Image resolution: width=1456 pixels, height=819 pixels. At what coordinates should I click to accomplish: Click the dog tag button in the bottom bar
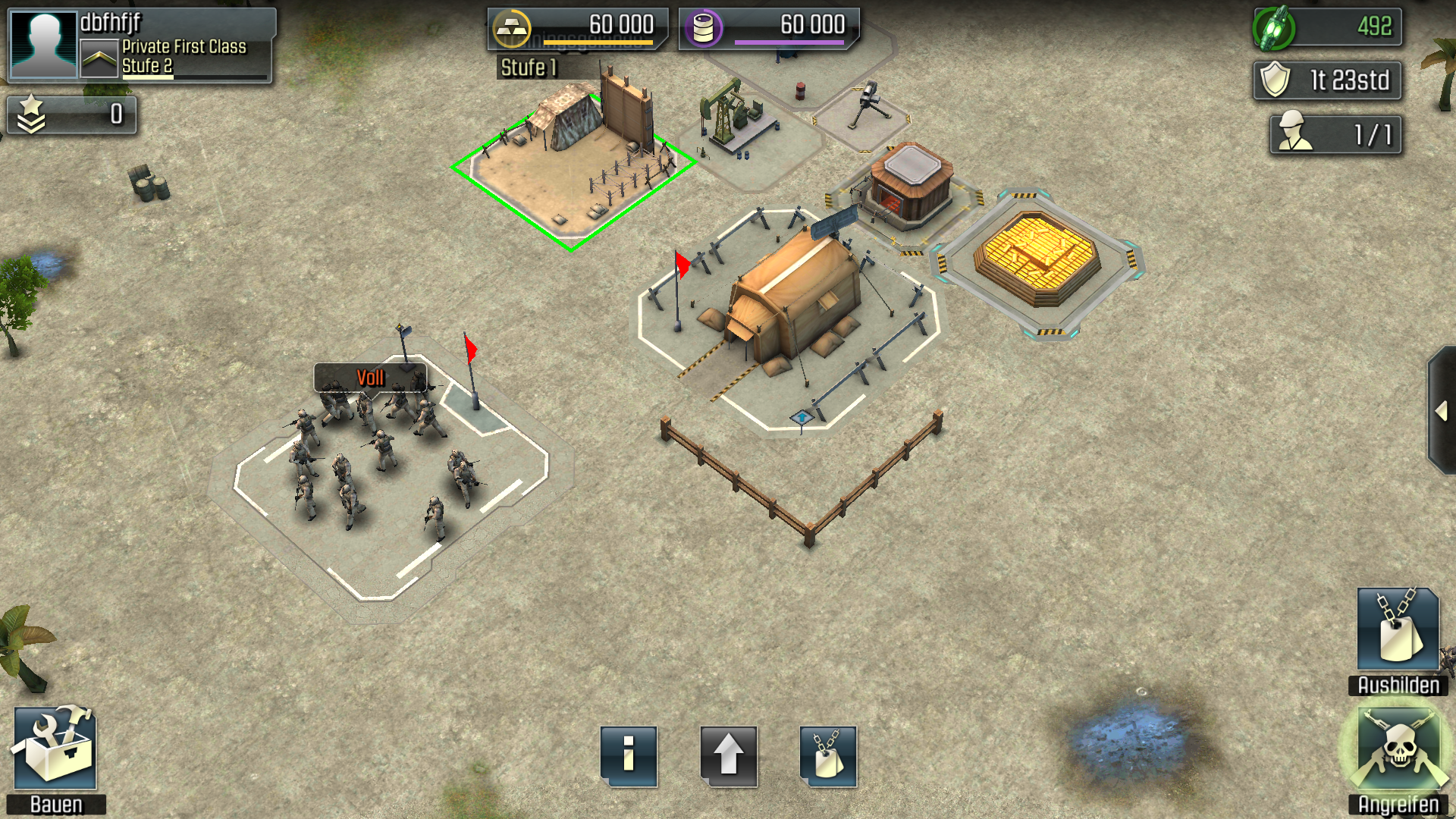828,756
